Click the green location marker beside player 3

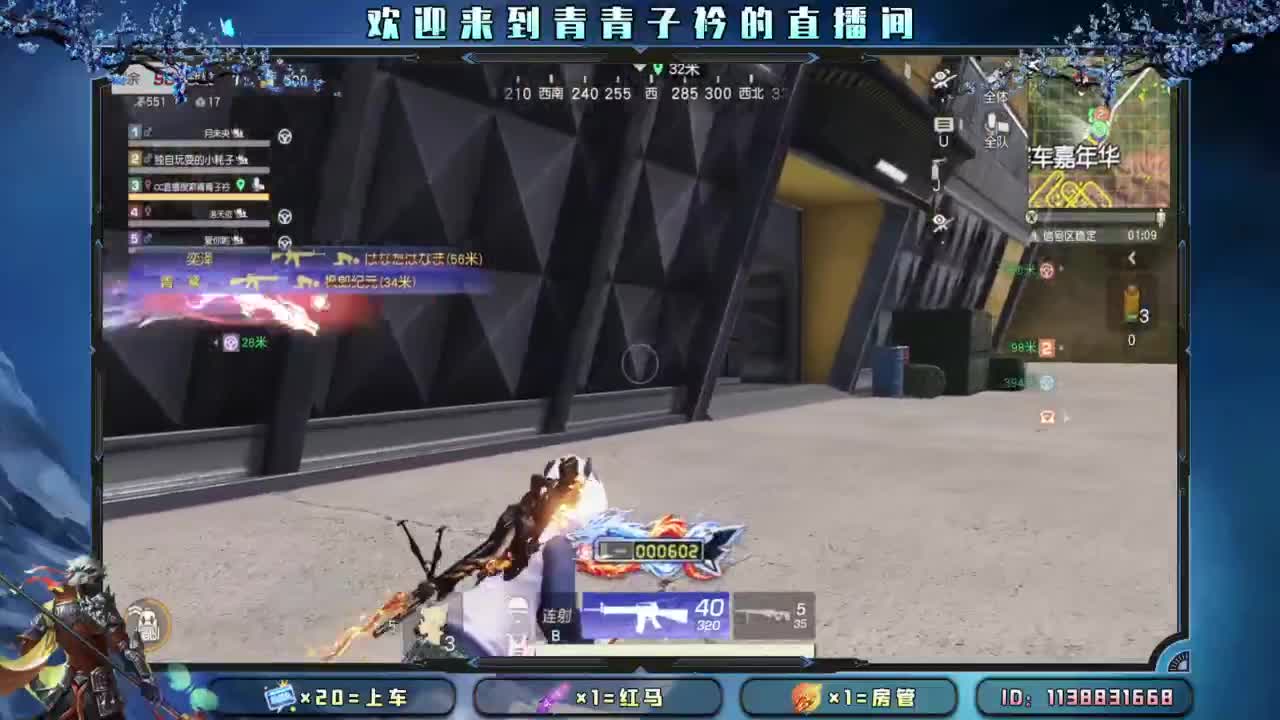click(242, 185)
